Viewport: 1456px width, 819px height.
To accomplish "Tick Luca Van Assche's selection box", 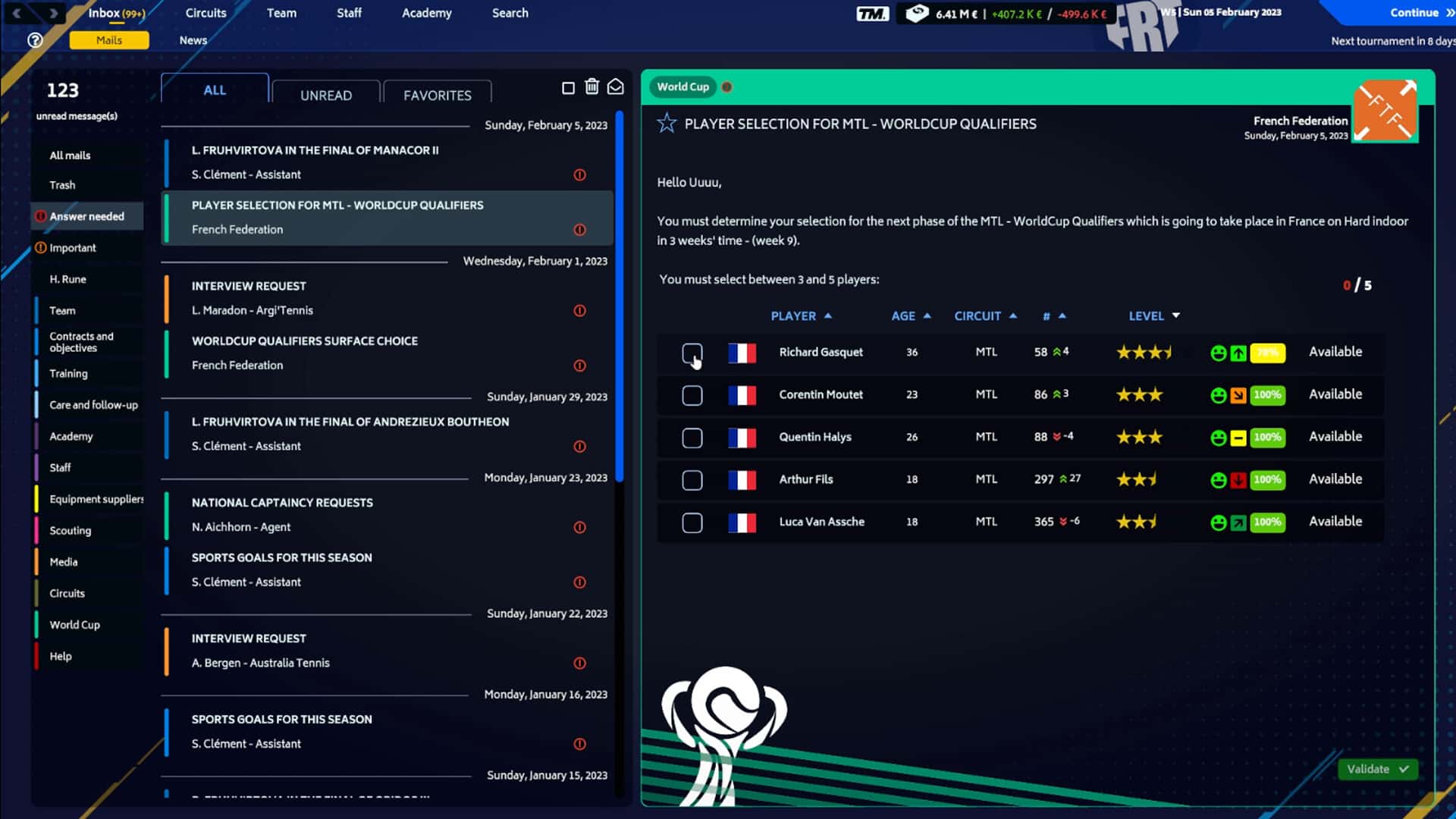I will [692, 522].
